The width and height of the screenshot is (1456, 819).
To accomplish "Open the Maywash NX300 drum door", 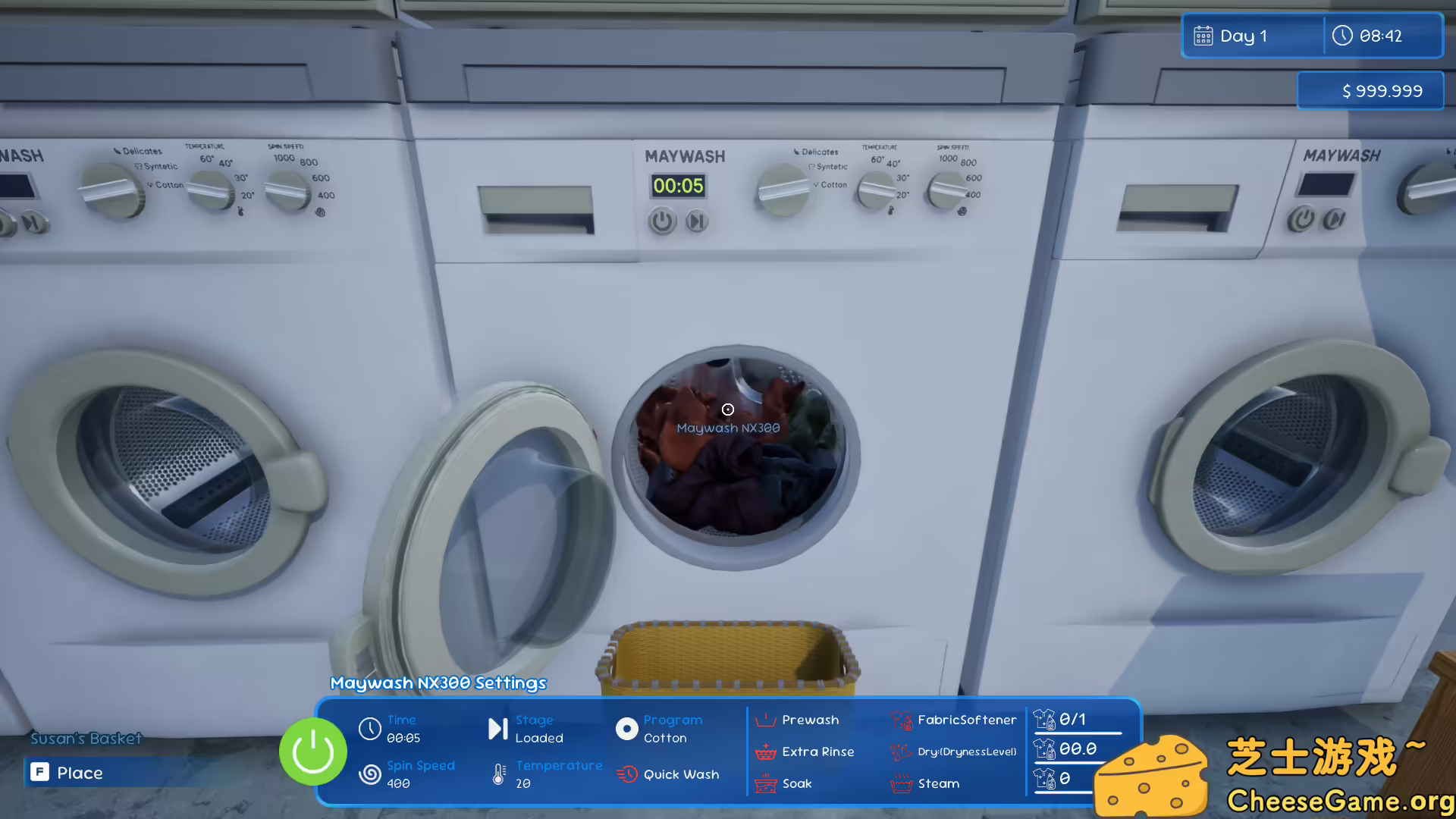I will pyautogui.click(x=728, y=447).
